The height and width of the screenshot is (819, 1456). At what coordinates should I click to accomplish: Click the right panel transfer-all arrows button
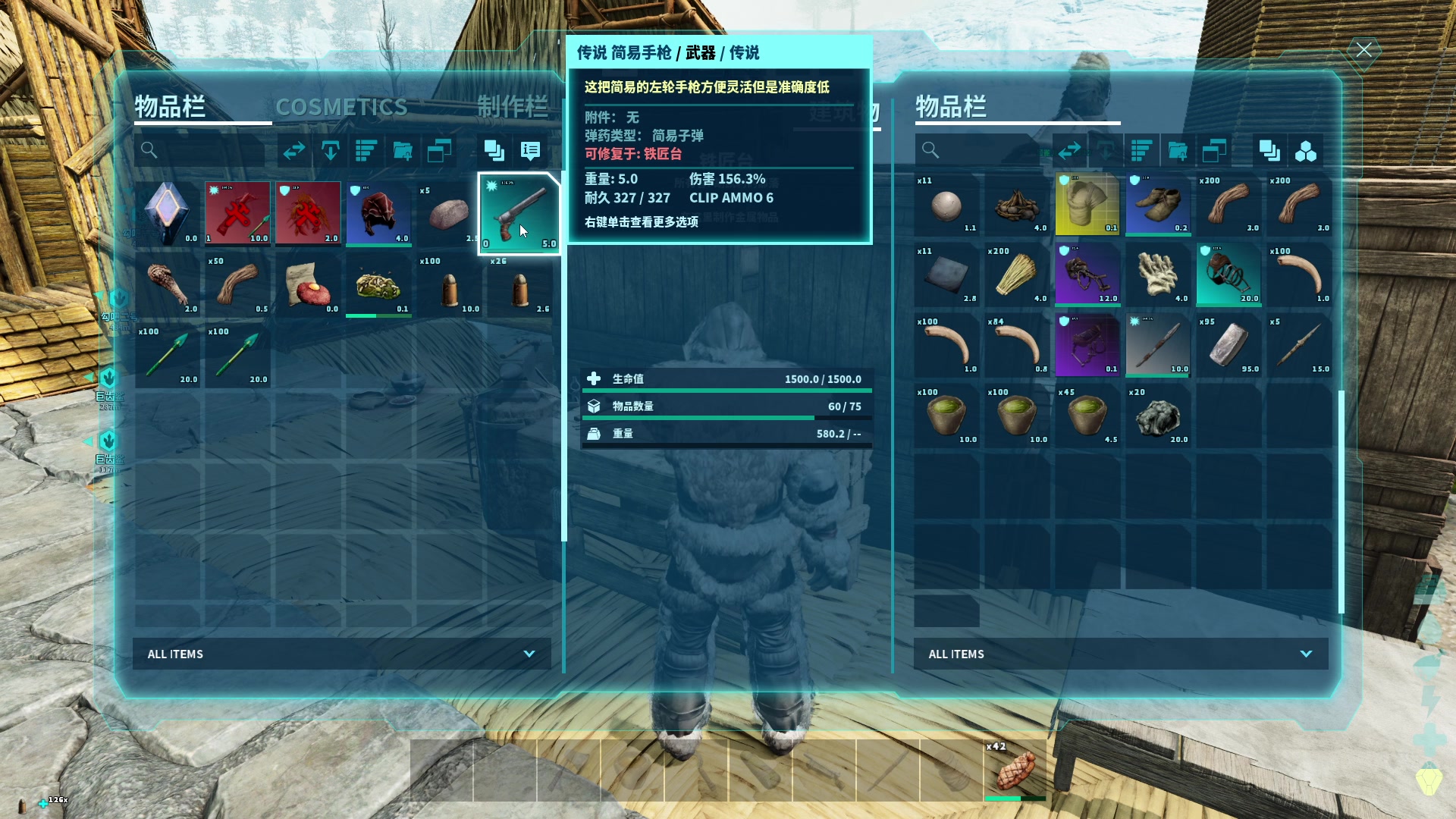(1069, 151)
